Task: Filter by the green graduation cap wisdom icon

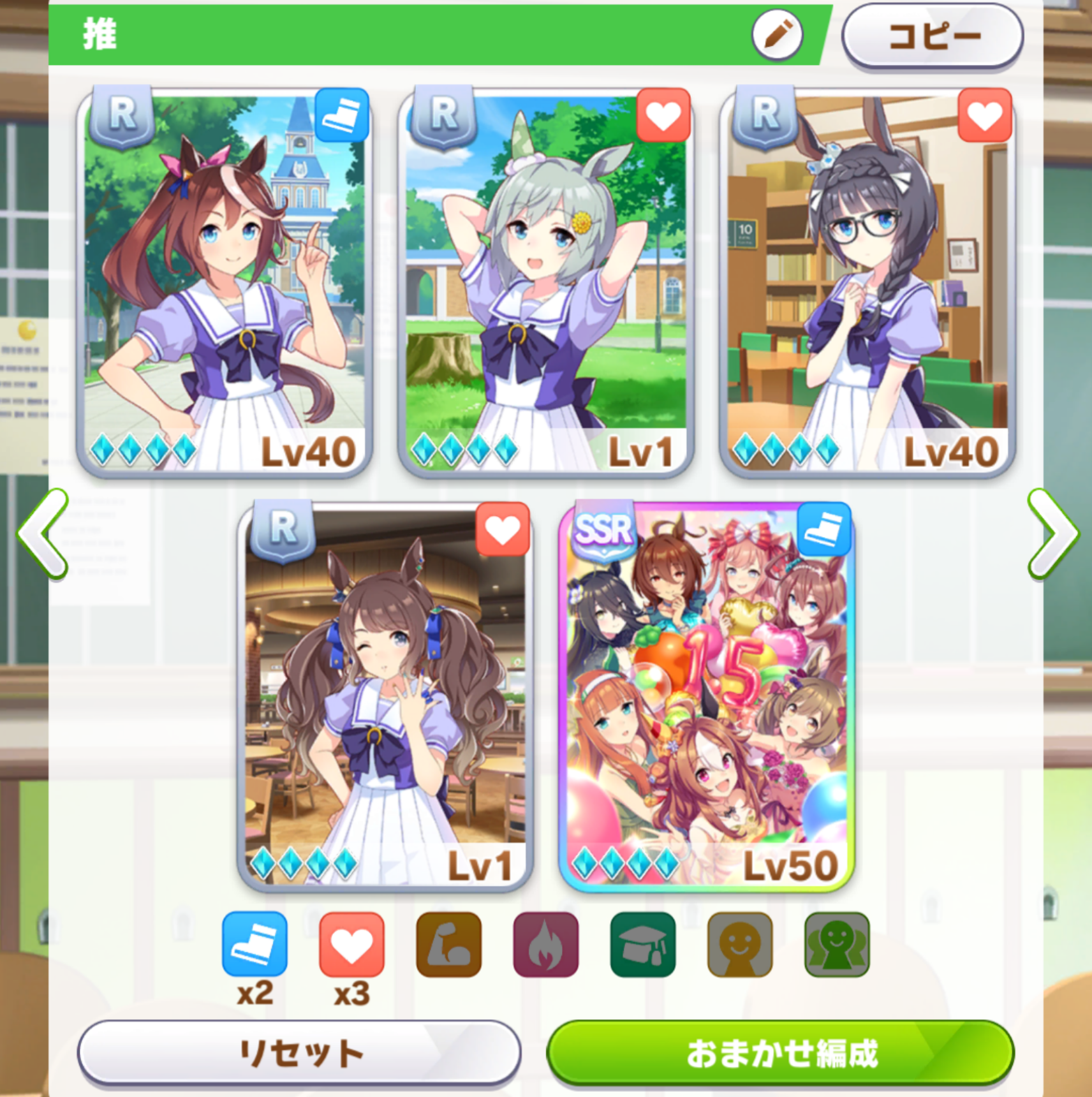Action: tap(642, 944)
